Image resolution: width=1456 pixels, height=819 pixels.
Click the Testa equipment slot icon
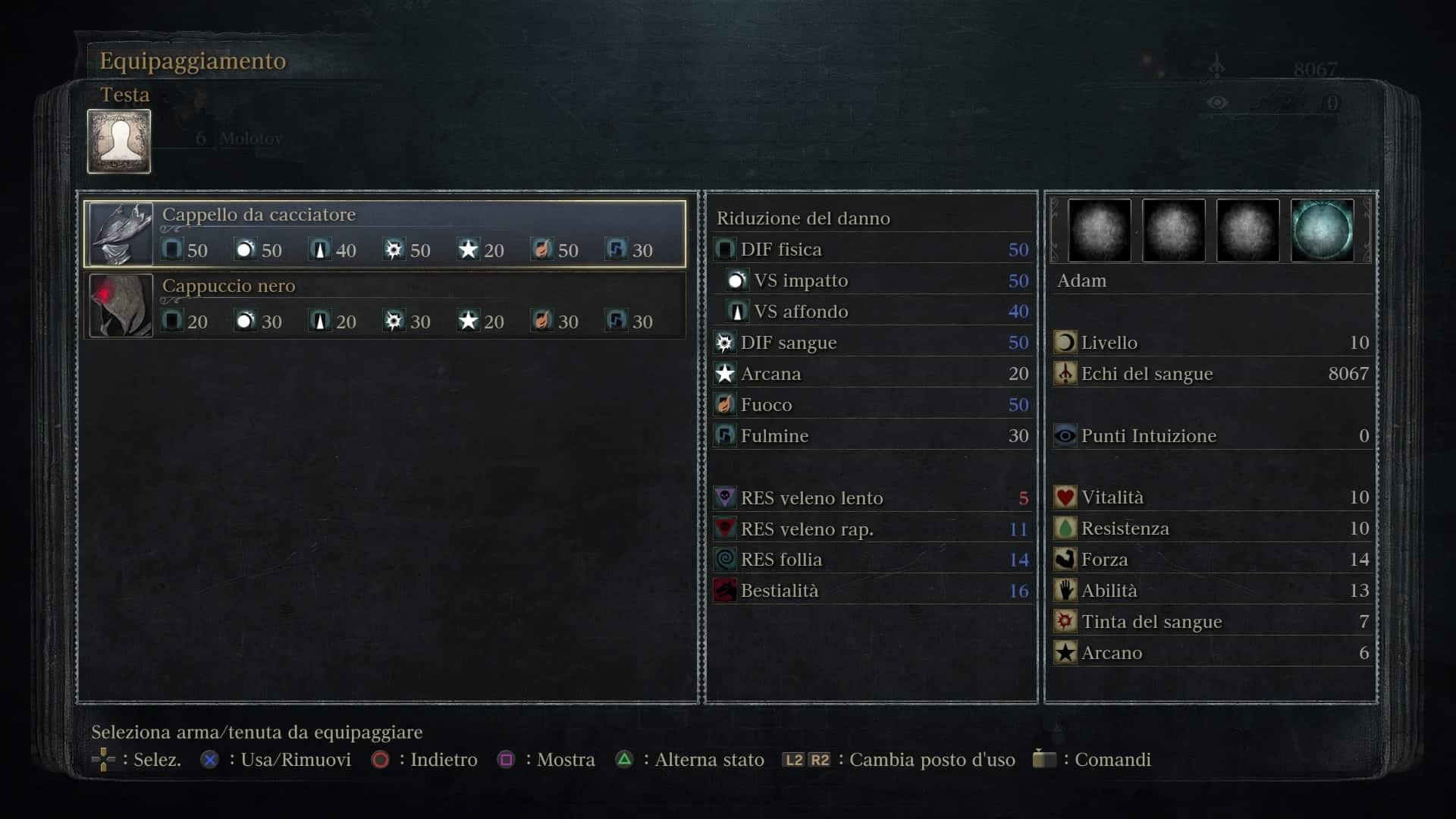pyautogui.click(x=119, y=141)
